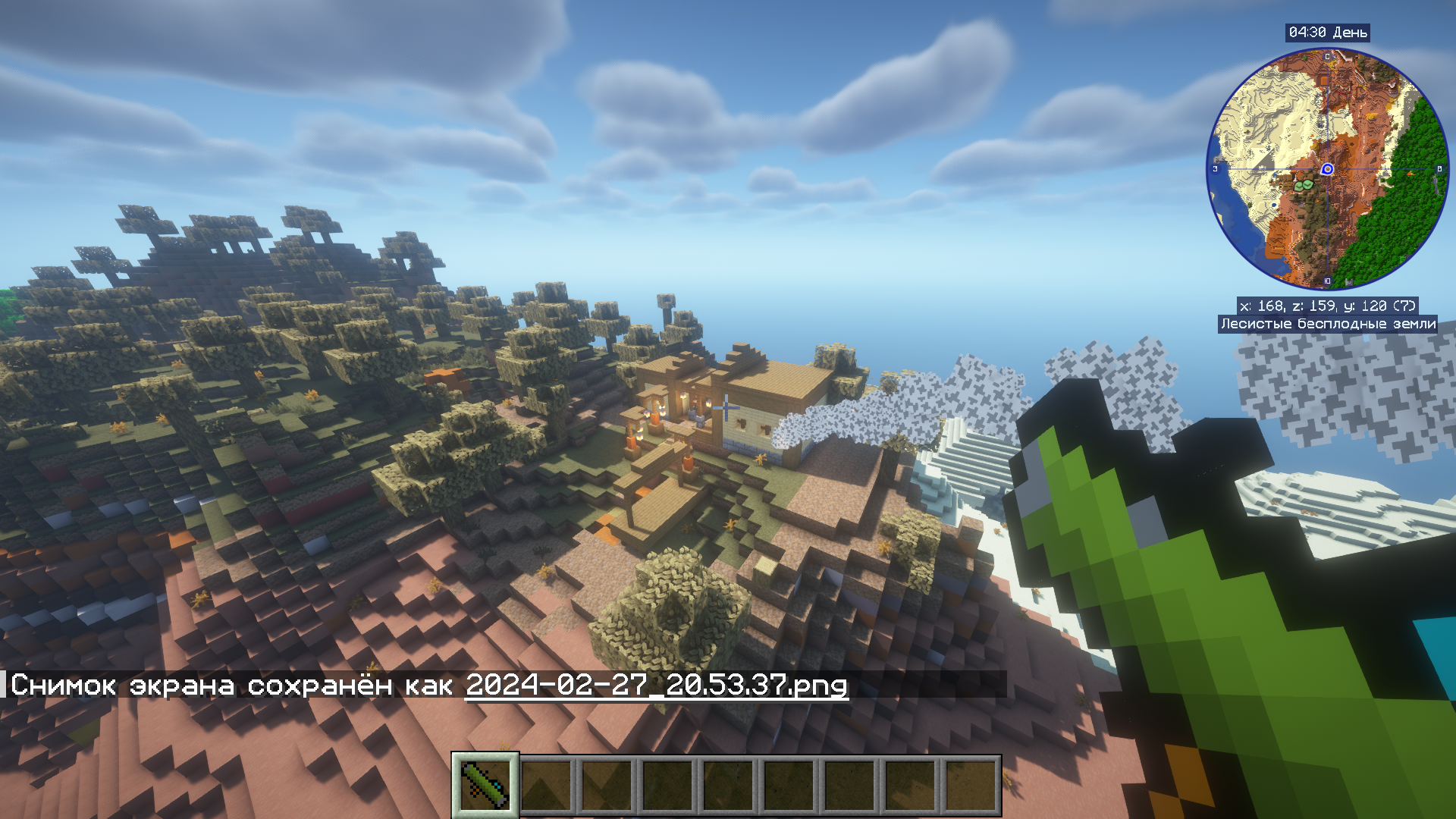Click the biome label "Лесистые бесплодные земли"
This screenshot has width=1456, height=819.
pos(1329,325)
